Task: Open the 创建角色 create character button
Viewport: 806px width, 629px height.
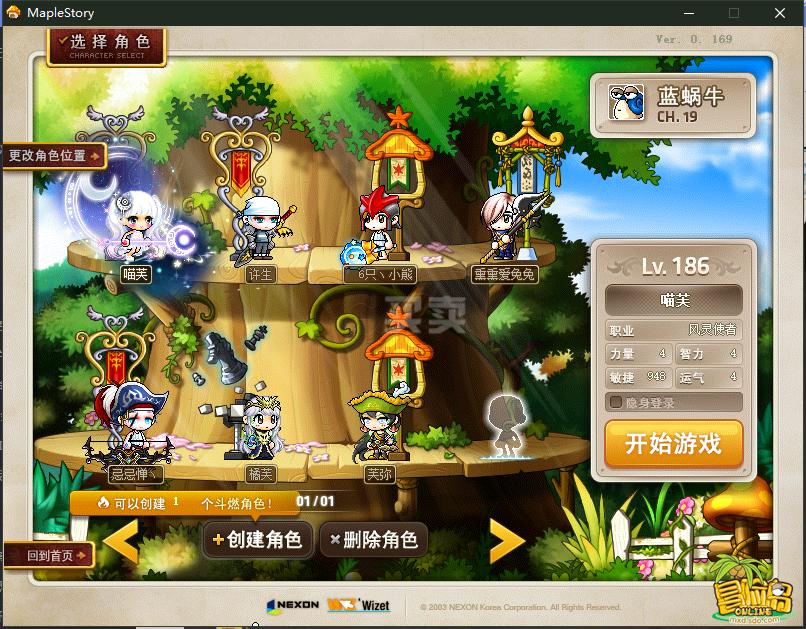Action: [x=256, y=540]
